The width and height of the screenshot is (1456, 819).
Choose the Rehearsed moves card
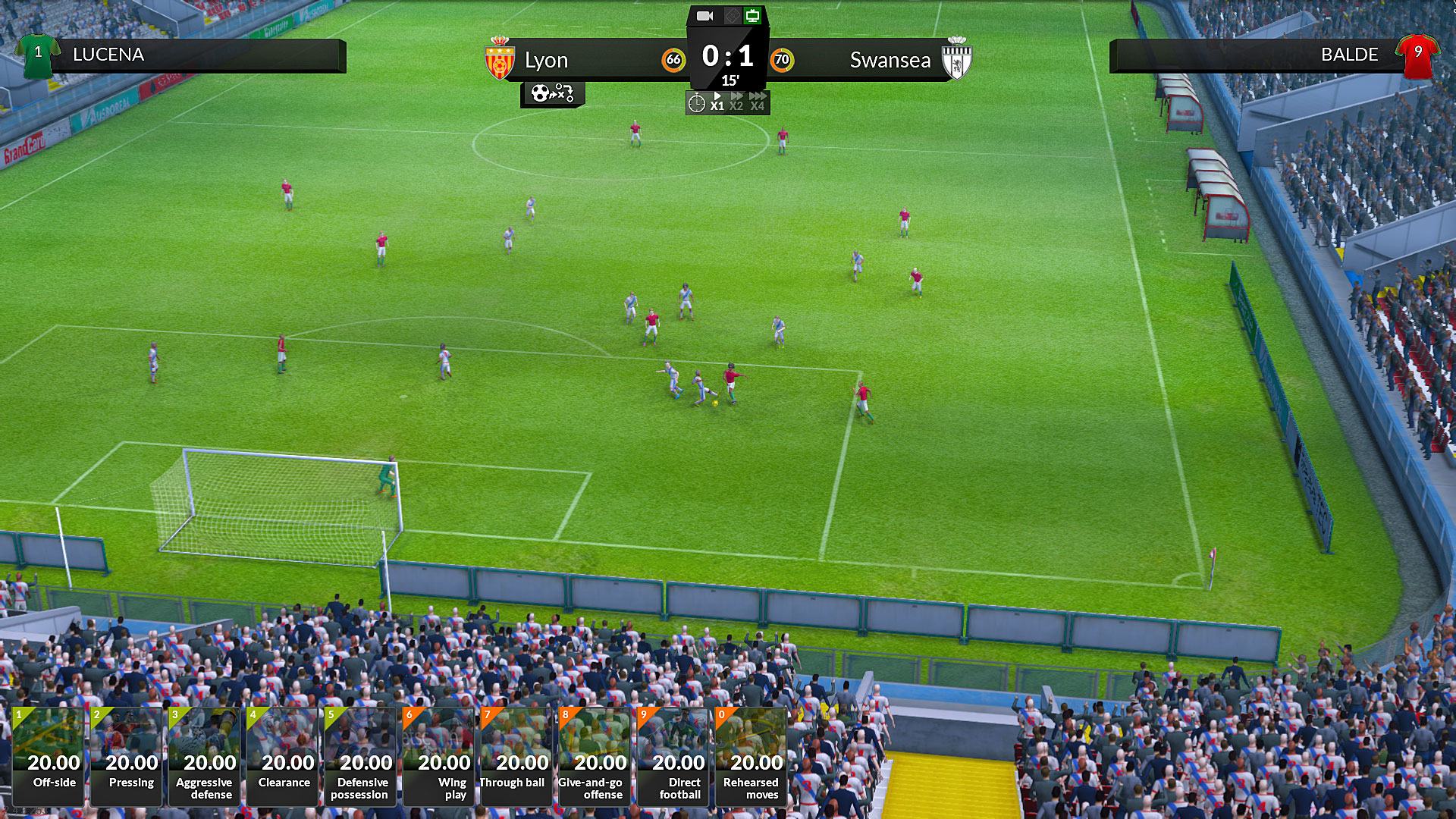click(x=751, y=756)
